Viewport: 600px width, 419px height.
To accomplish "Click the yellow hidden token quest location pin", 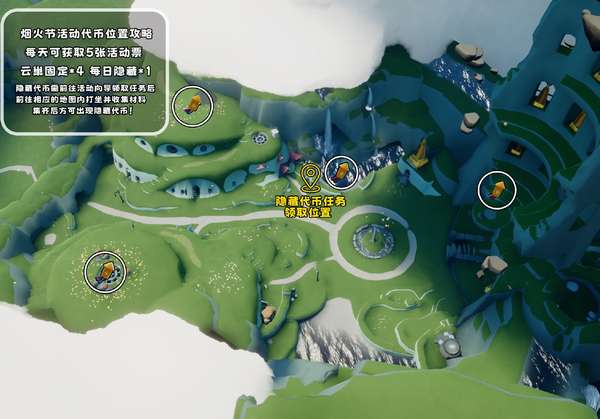I will pos(310,180).
